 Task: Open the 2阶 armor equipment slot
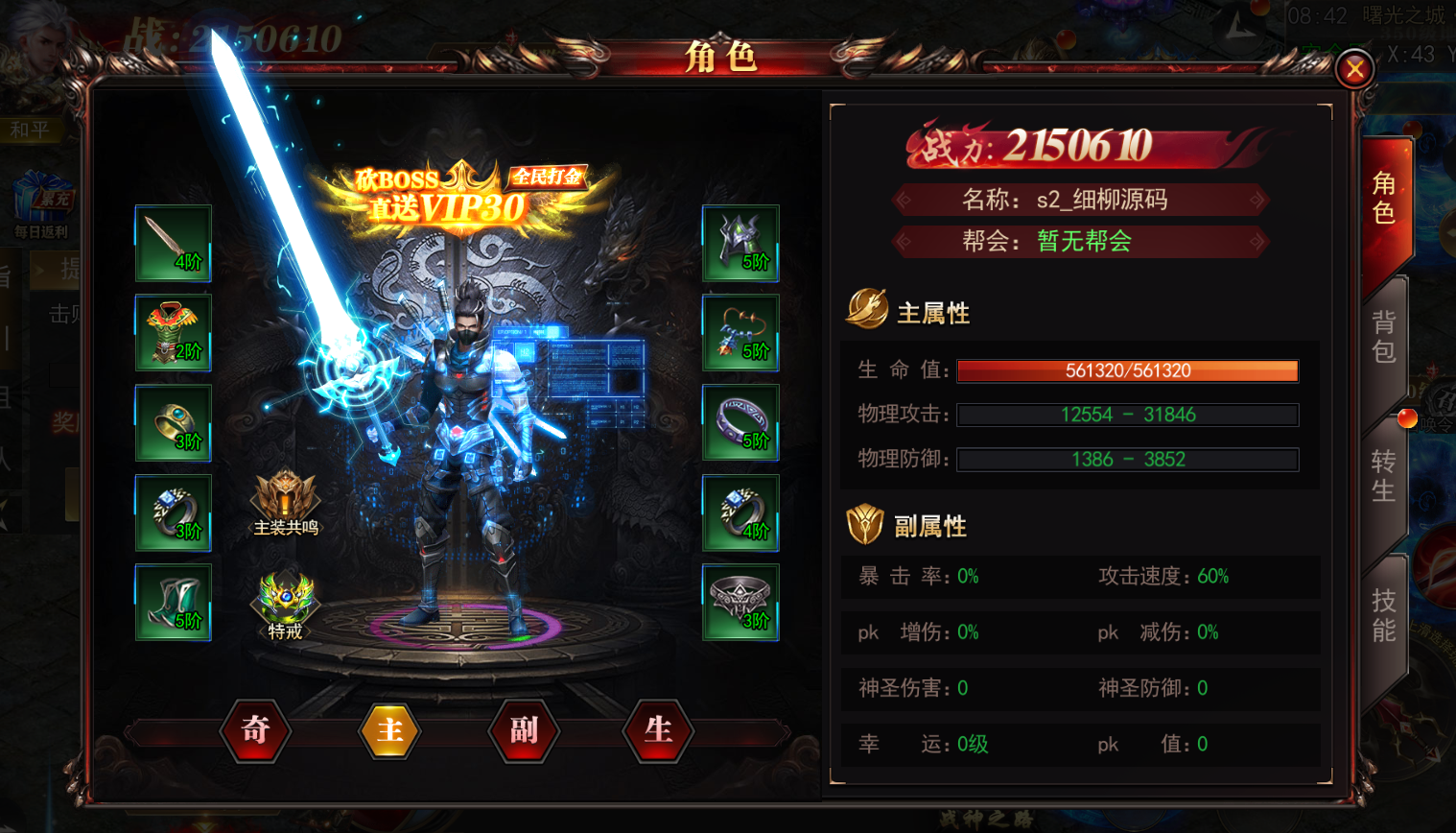click(x=173, y=333)
